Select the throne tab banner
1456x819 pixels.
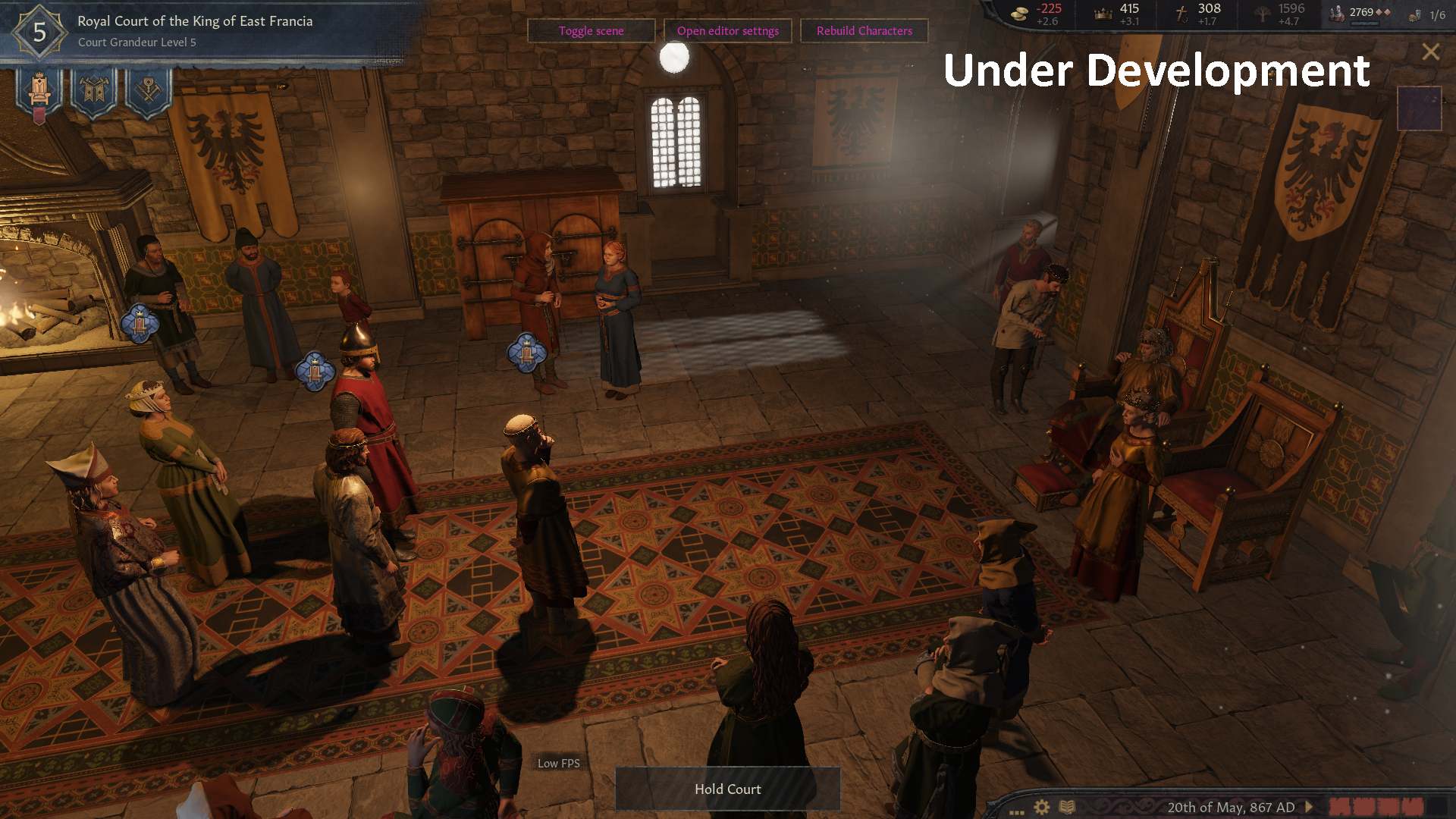[x=39, y=93]
